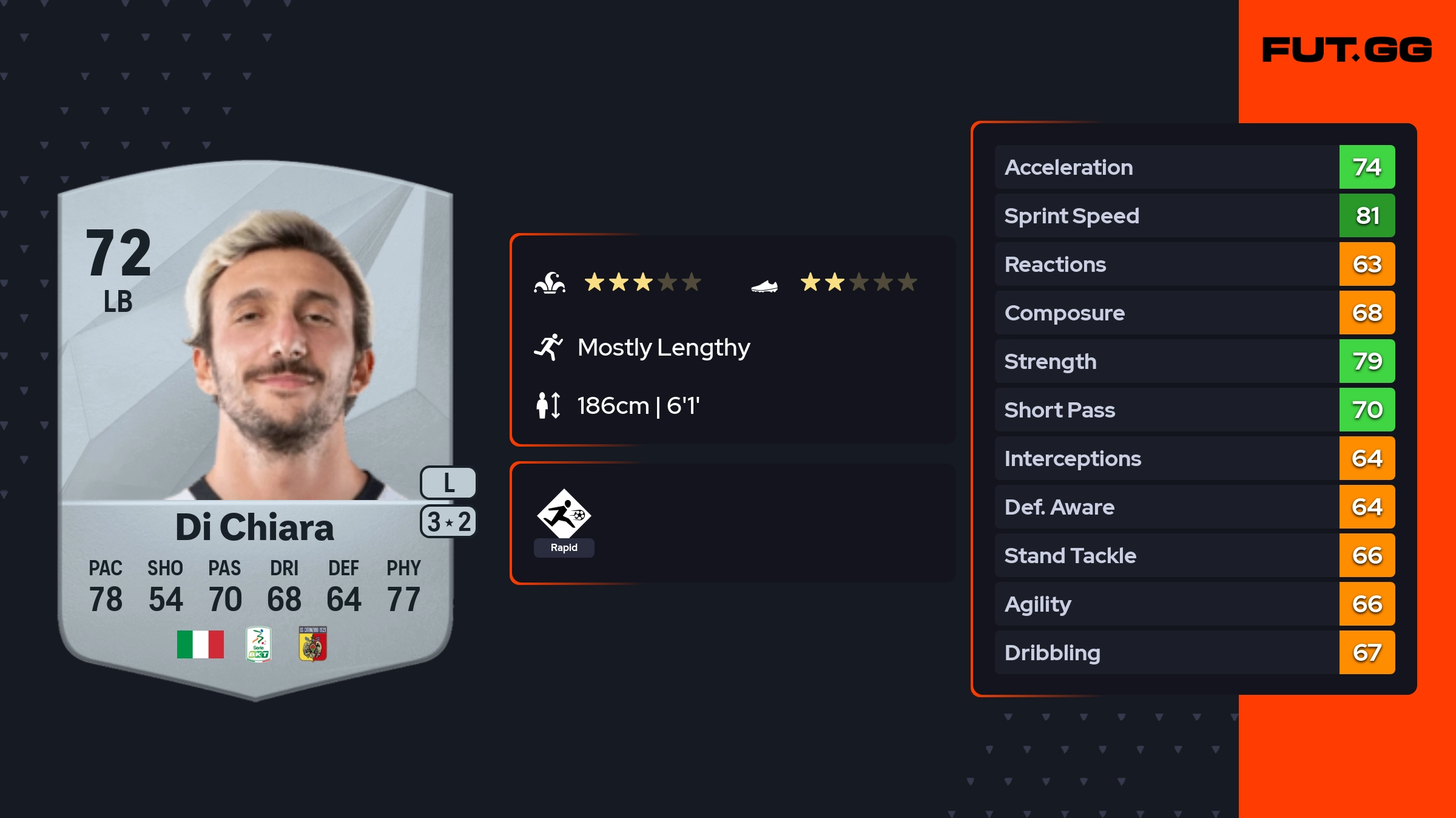
Task: Select the Di Chiara player card
Action: [255, 425]
